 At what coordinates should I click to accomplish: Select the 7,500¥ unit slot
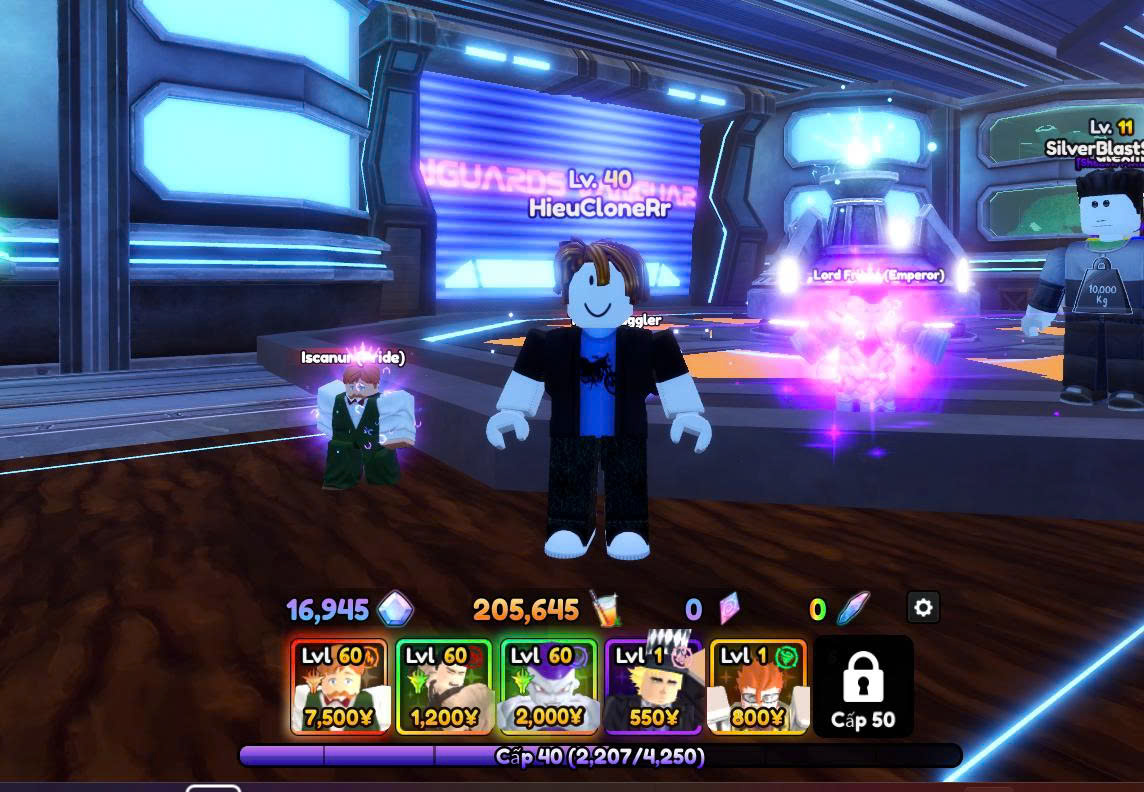click(x=339, y=687)
